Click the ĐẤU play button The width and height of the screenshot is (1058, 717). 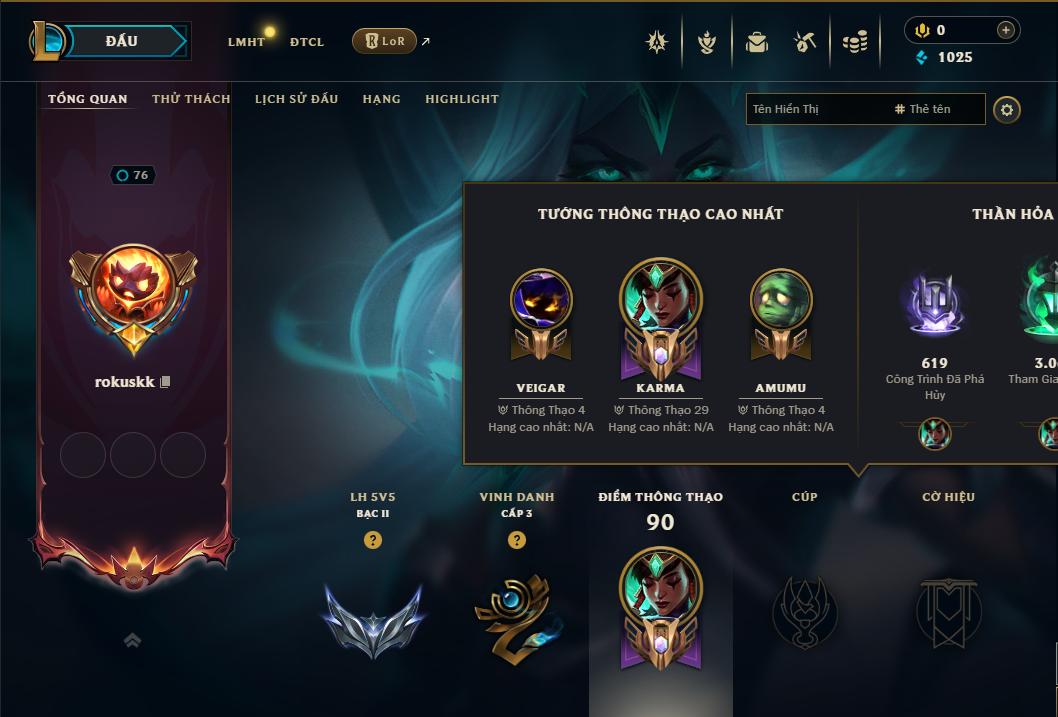click(122, 41)
